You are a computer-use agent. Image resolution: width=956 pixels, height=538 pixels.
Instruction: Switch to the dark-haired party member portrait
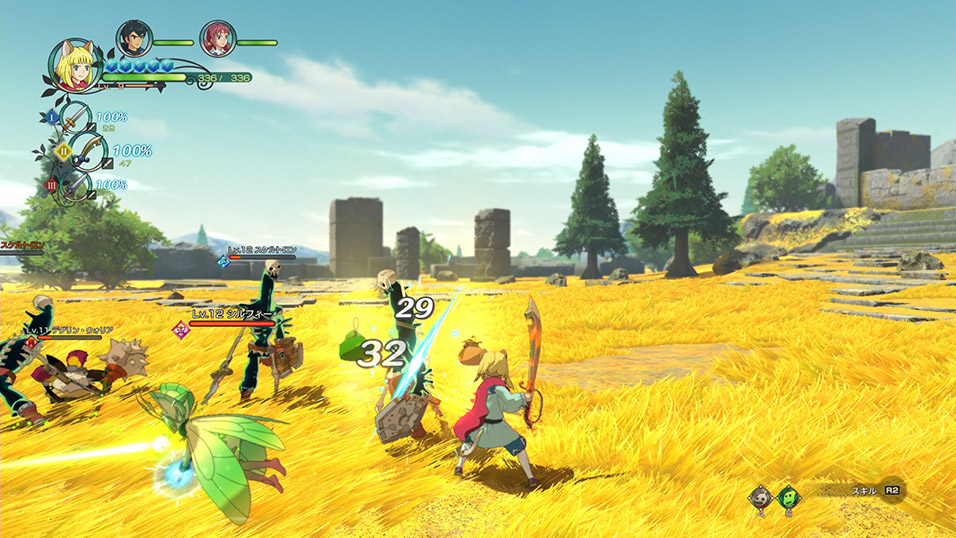[134, 39]
